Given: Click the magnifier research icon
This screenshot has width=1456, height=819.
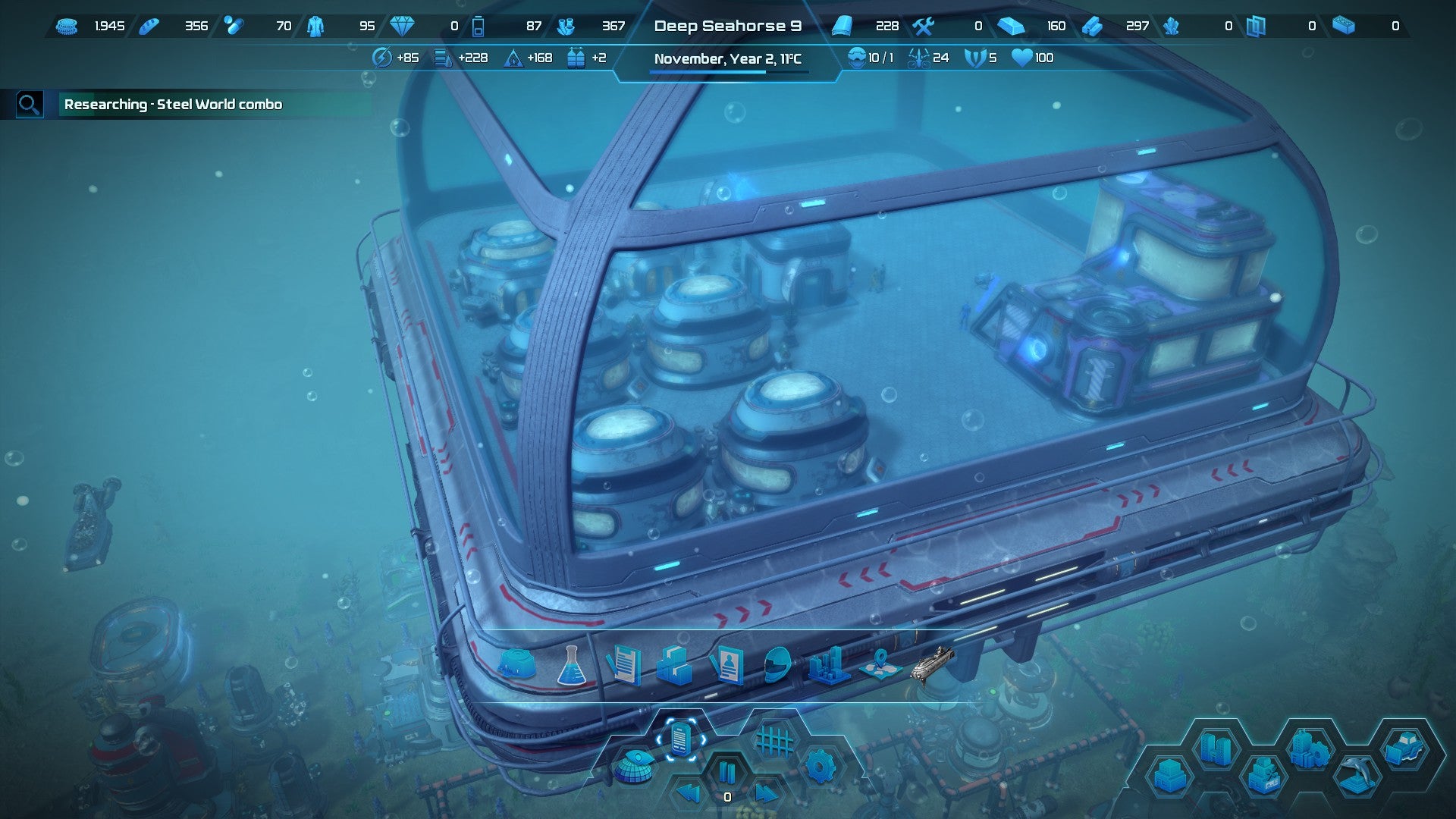Looking at the screenshot, I should pyautogui.click(x=29, y=105).
